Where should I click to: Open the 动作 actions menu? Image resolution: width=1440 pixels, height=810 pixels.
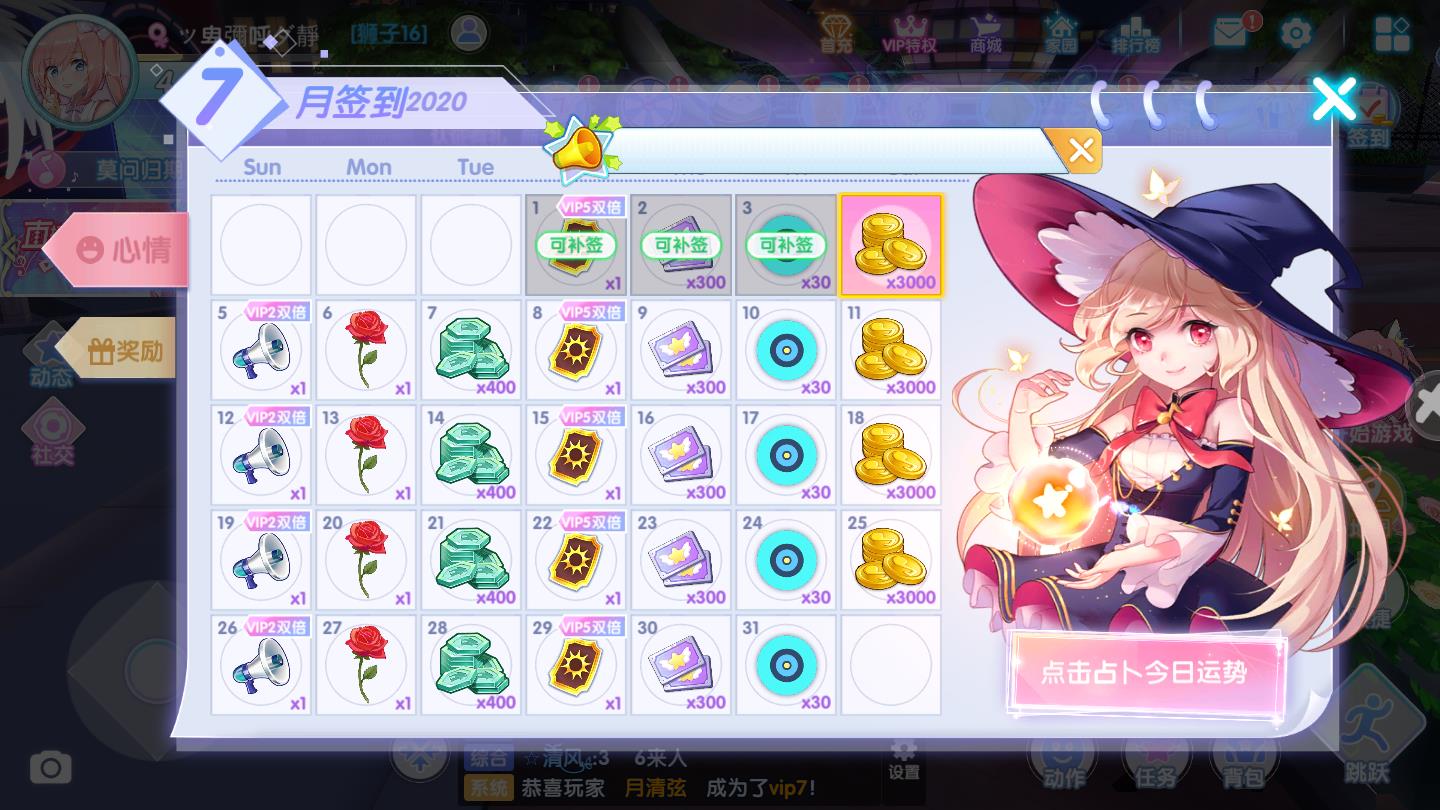[1063, 762]
